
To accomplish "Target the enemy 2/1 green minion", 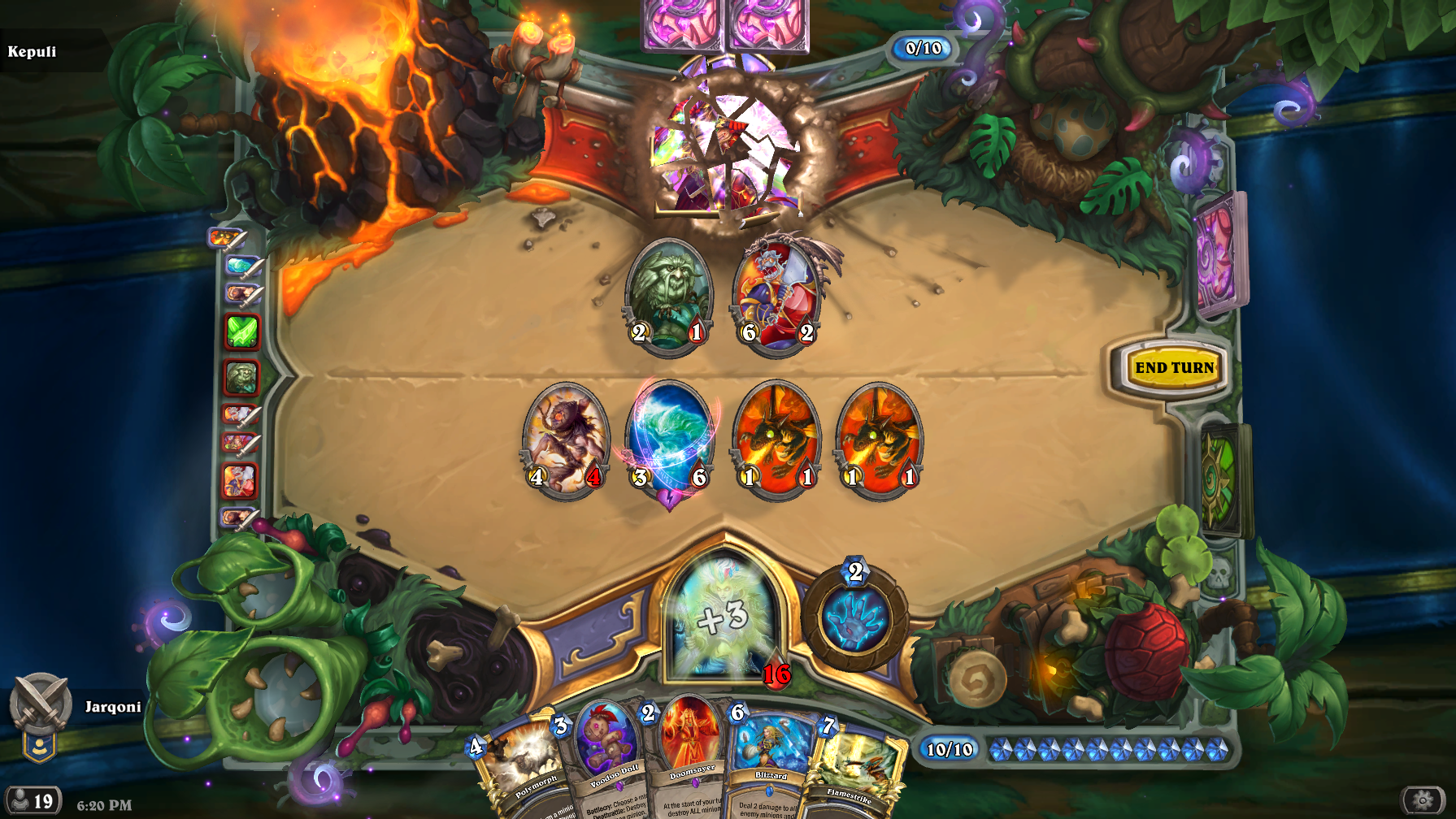I will pos(668,295).
